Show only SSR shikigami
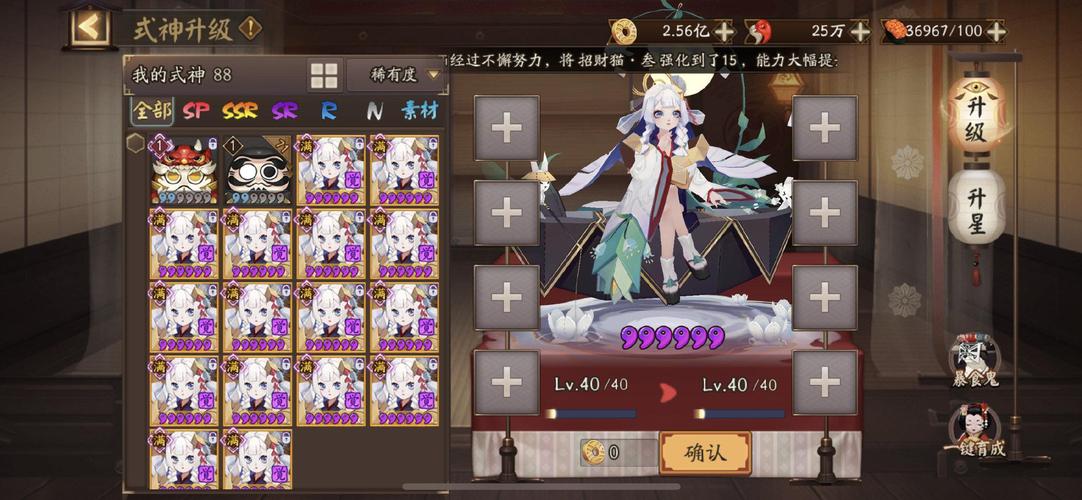The height and width of the screenshot is (500, 1082). point(240,110)
